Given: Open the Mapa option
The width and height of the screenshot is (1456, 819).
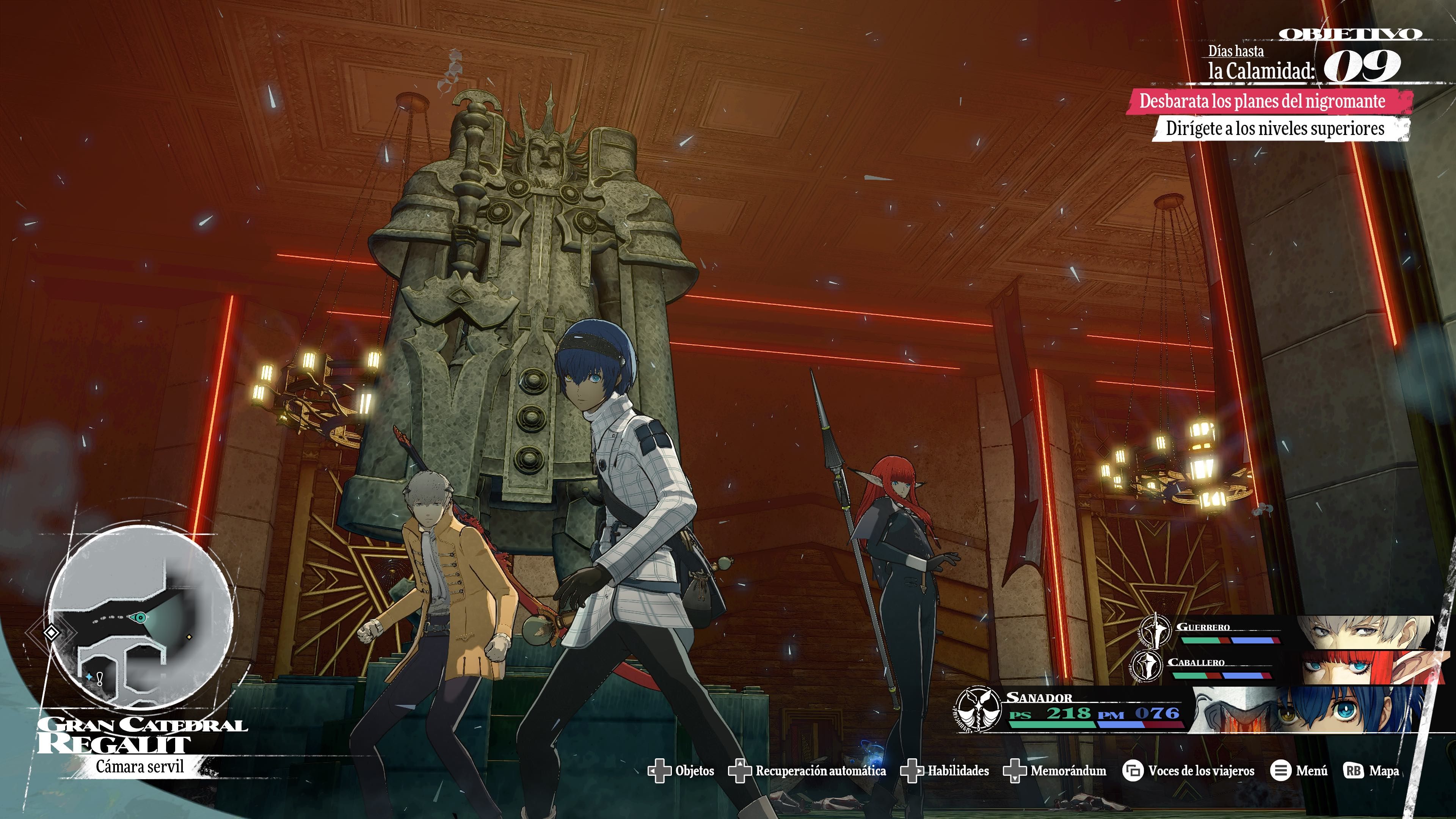Looking at the screenshot, I should click(x=1371, y=771).
